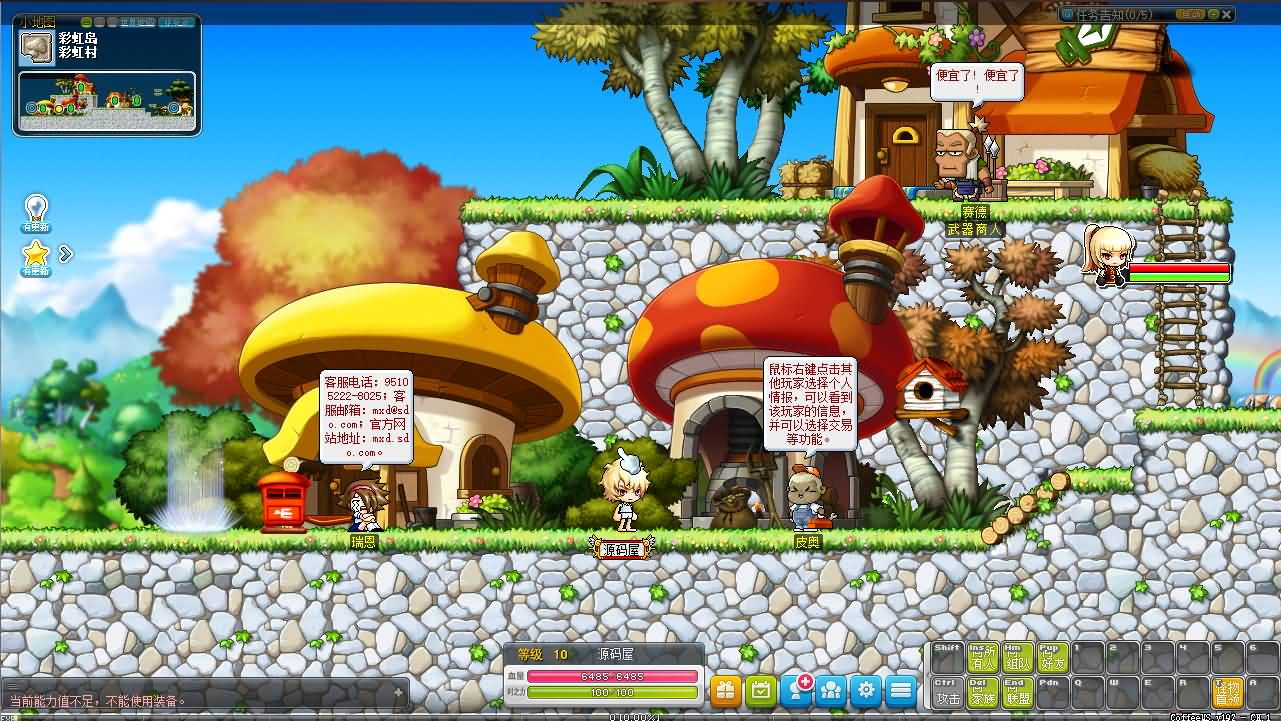Open 世界地图 world map from the minimap
Viewport: 1281px width, 721px height.
[140, 21]
